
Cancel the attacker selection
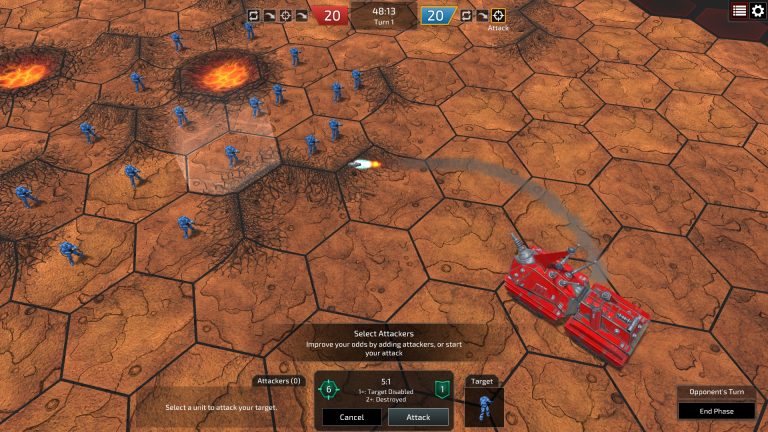coord(352,417)
